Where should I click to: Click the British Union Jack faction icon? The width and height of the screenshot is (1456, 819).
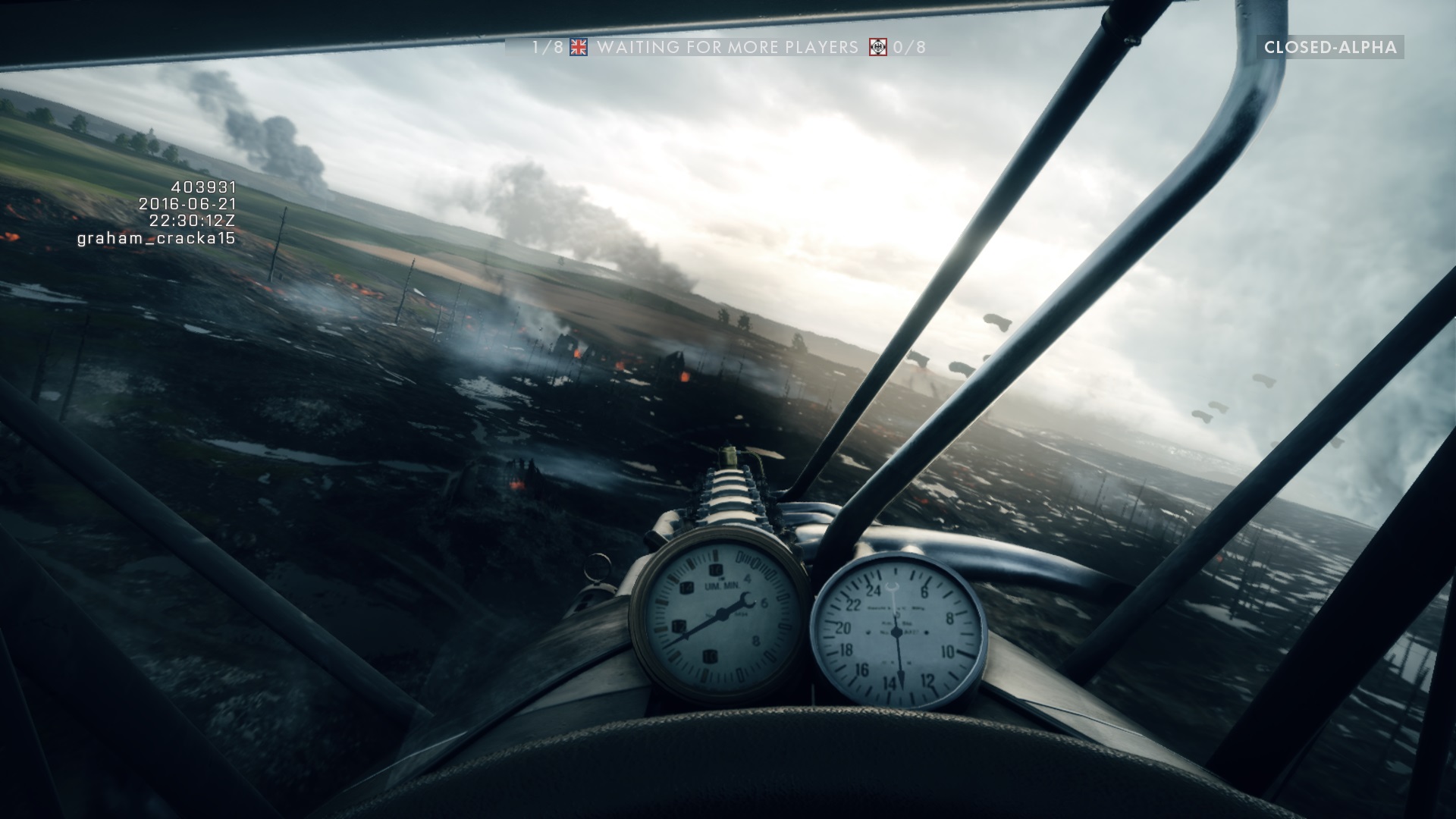point(580,47)
